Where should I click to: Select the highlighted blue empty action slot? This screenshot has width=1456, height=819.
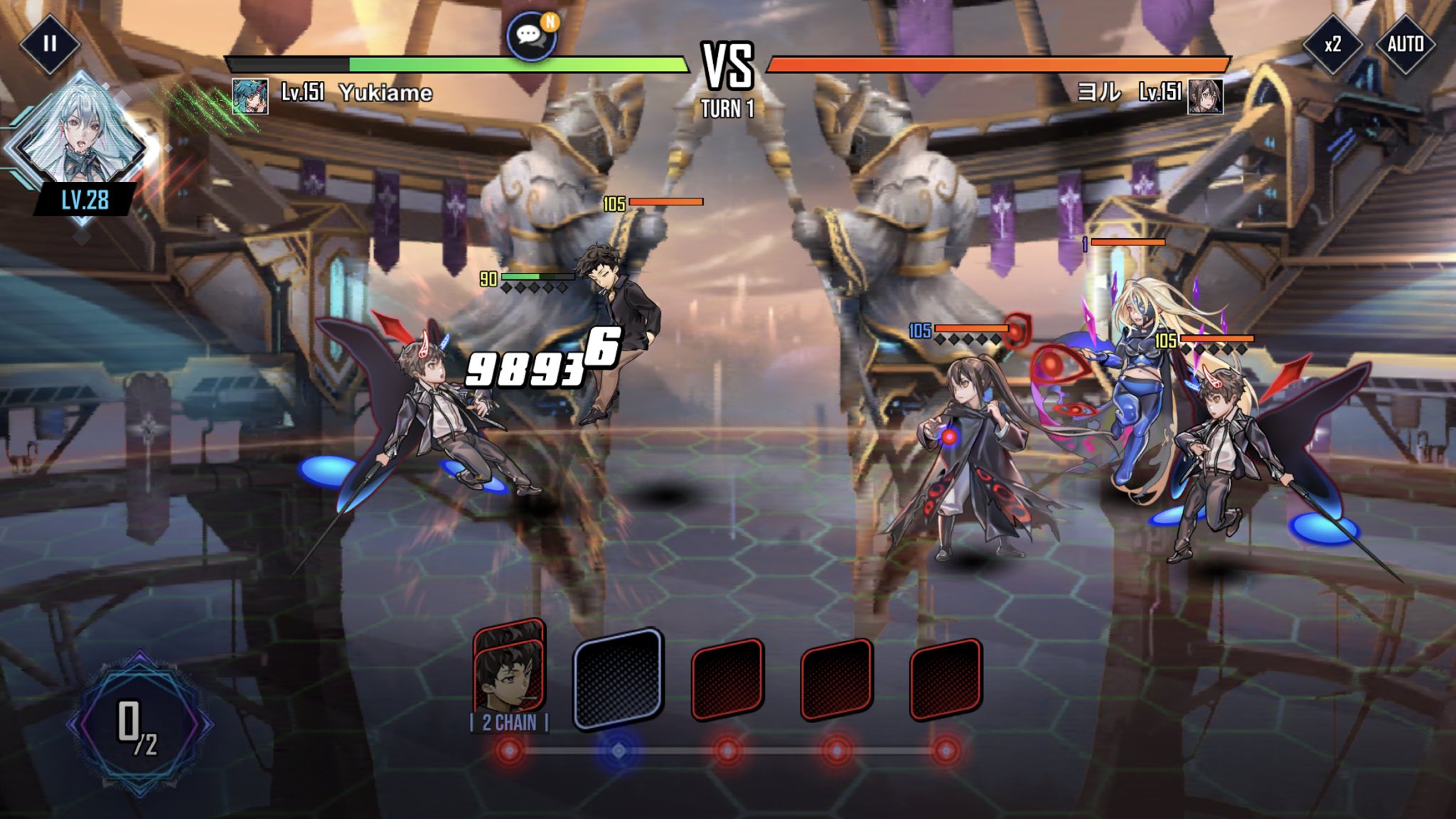619,679
